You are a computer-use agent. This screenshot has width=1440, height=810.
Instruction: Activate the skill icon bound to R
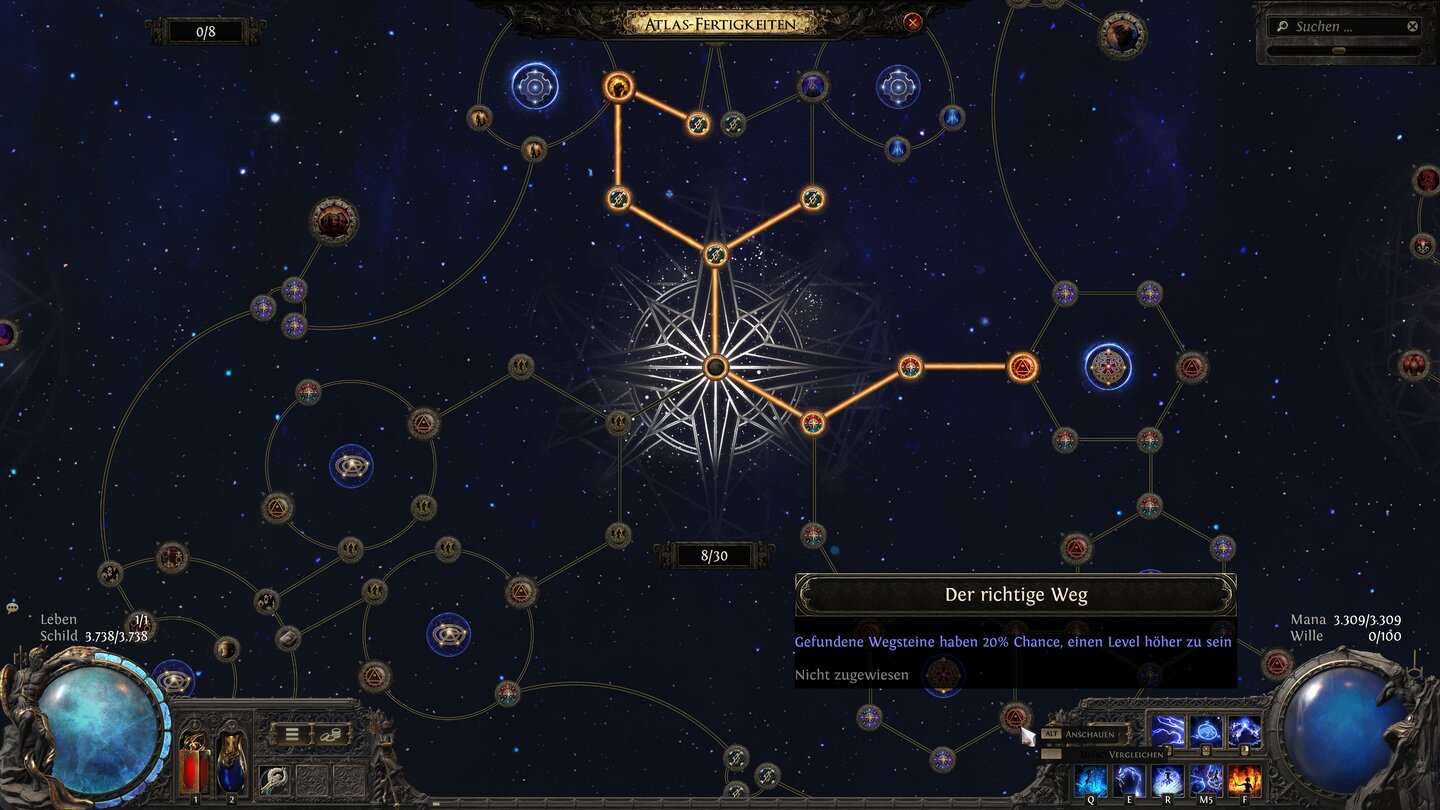1167,779
